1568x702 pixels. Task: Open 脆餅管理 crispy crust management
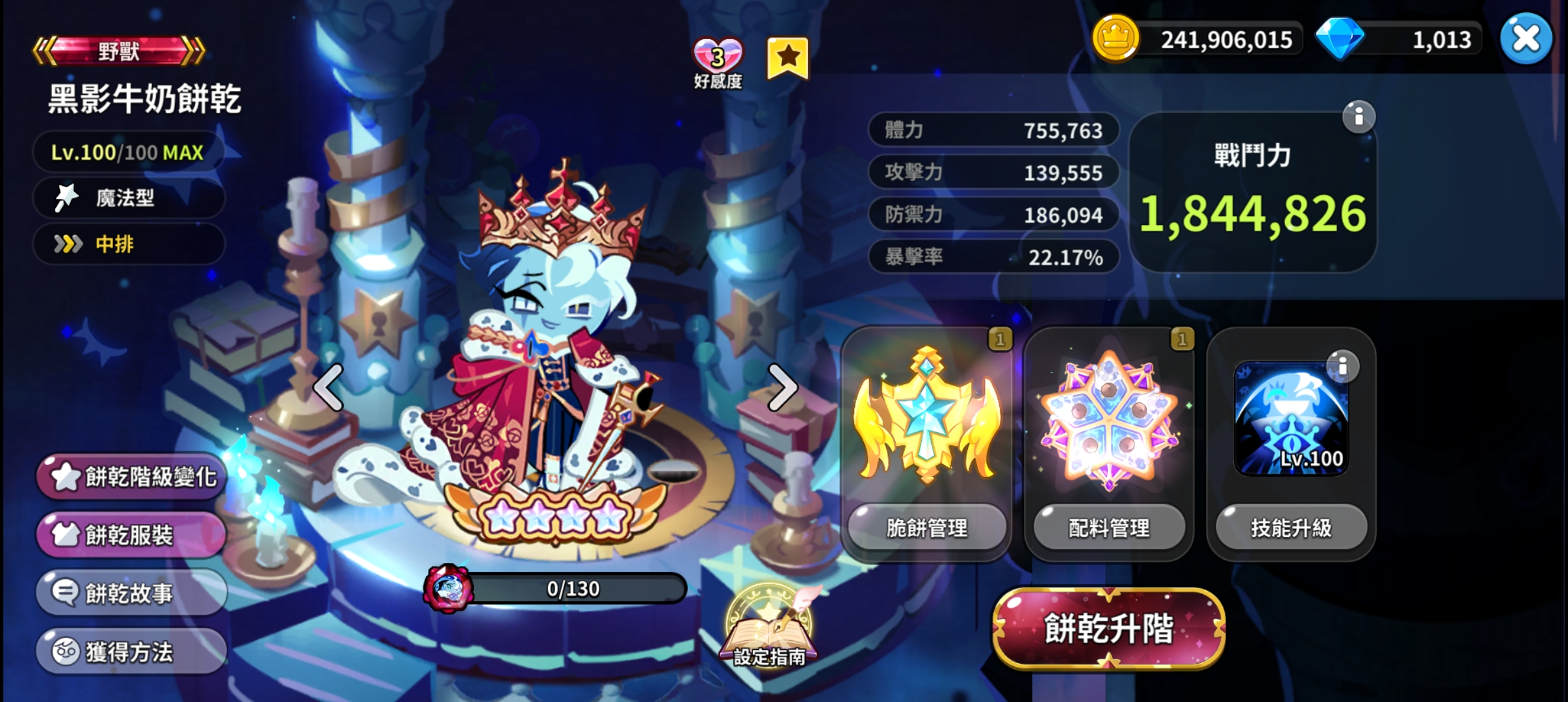point(928,528)
